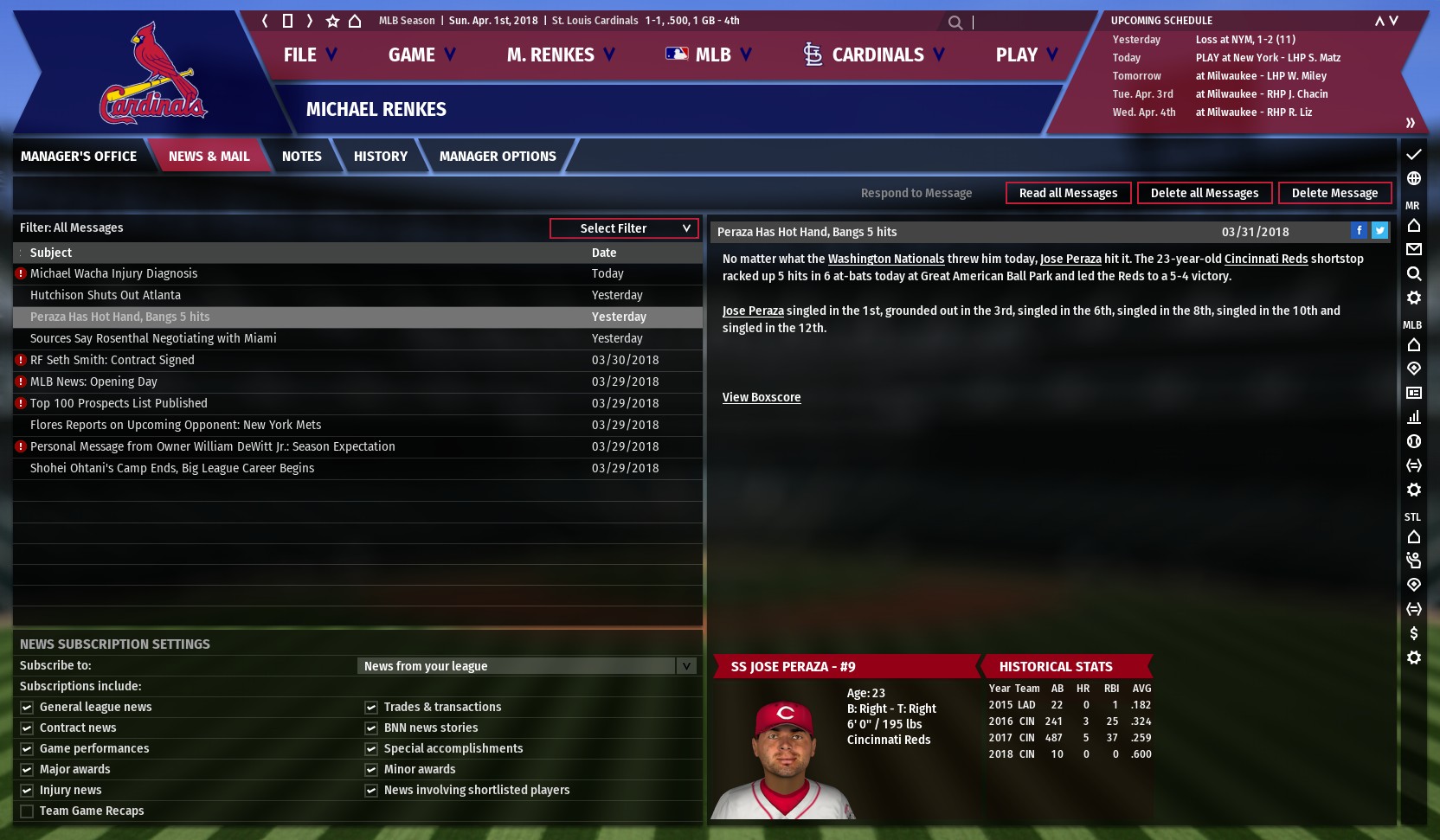Share the story via Facebook icon
The width and height of the screenshot is (1440, 840).
click(1360, 230)
